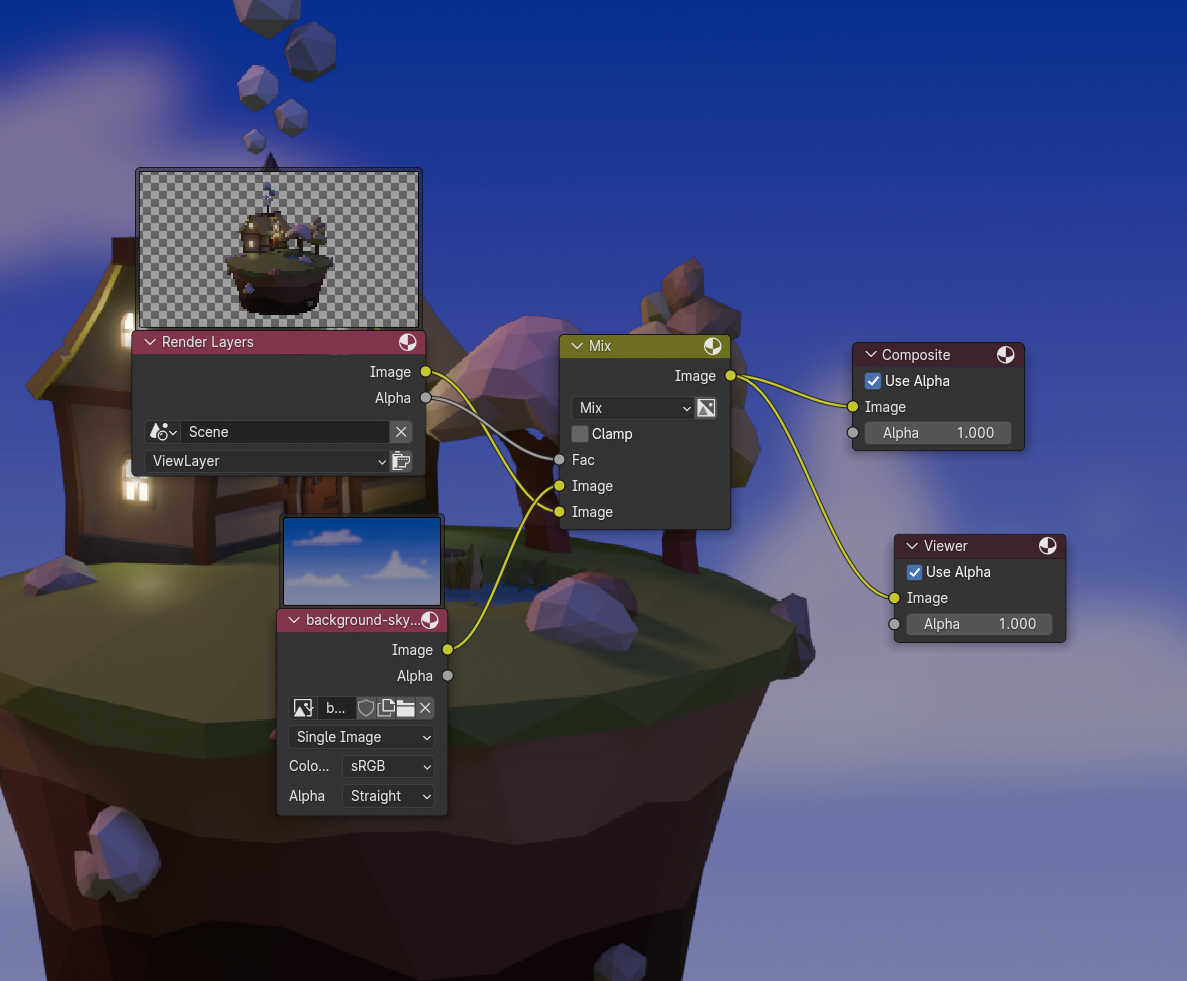This screenshot has width=1187, height=981.
Task: Toggle include alpha icon on Mix node
Action: (706, 408)
